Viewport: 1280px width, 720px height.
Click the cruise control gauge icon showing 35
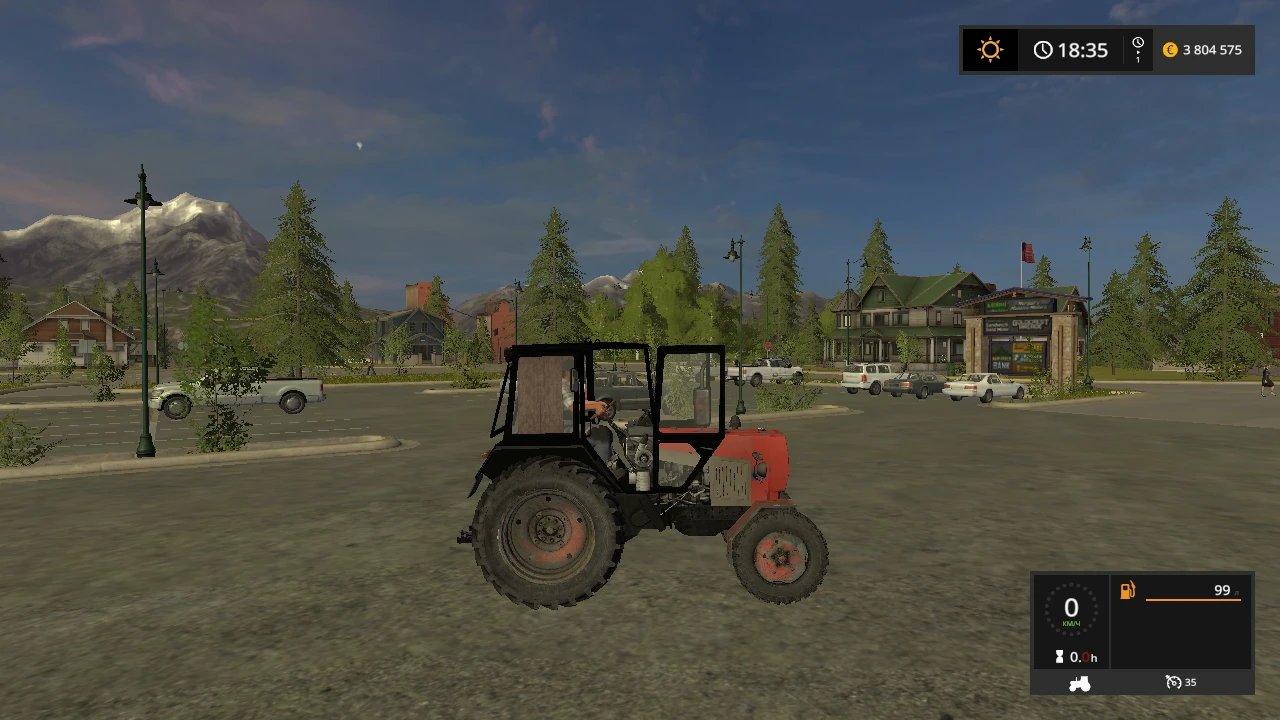pyautogui.click(x=1174, y=682)
